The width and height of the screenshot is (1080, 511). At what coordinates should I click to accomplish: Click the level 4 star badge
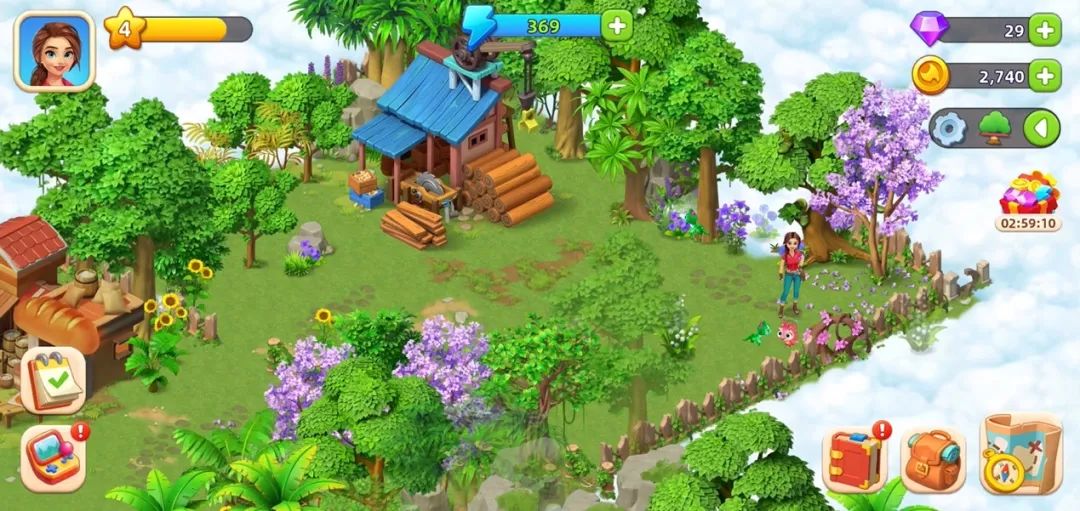(124, 28)
